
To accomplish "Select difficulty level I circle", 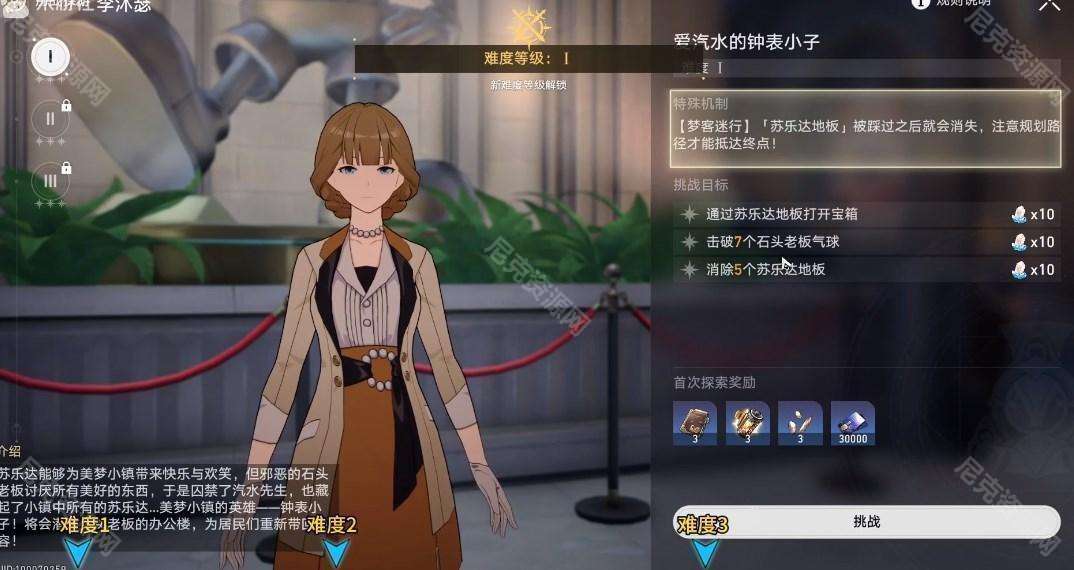I will [49, 56].
